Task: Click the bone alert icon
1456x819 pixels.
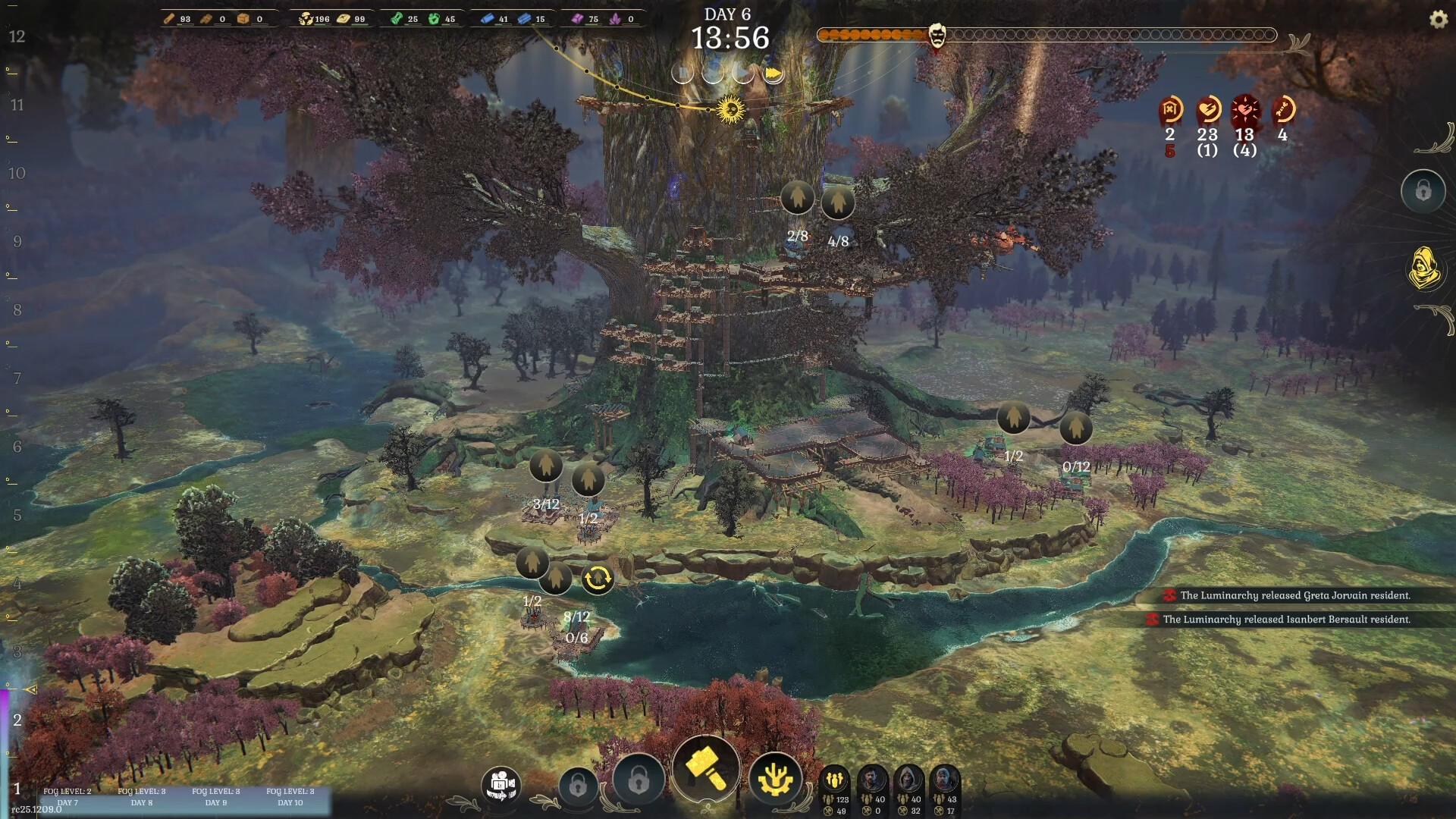Action: click(x=1282, y=110)
